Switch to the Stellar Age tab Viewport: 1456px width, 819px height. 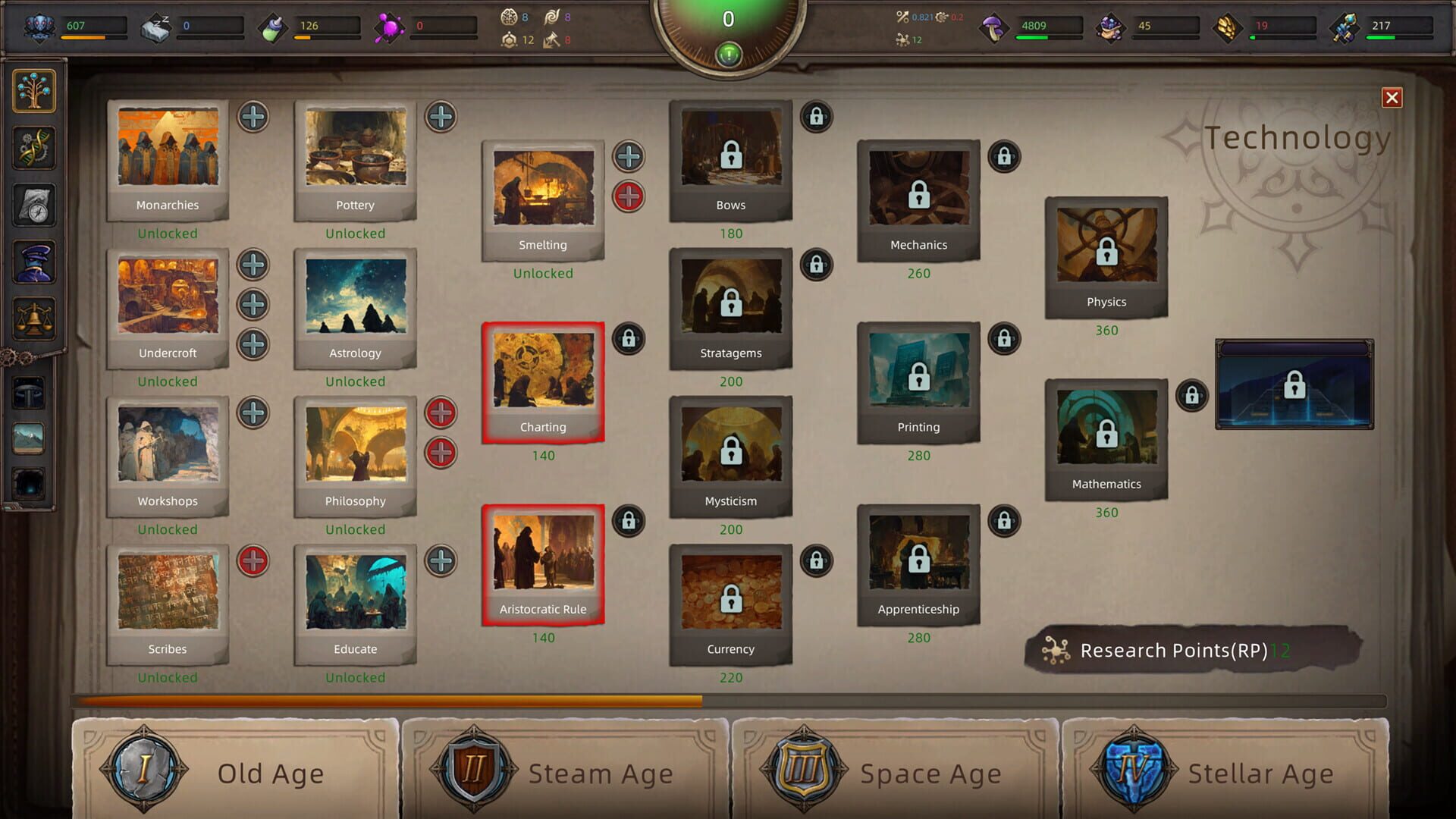(1224, 772)
